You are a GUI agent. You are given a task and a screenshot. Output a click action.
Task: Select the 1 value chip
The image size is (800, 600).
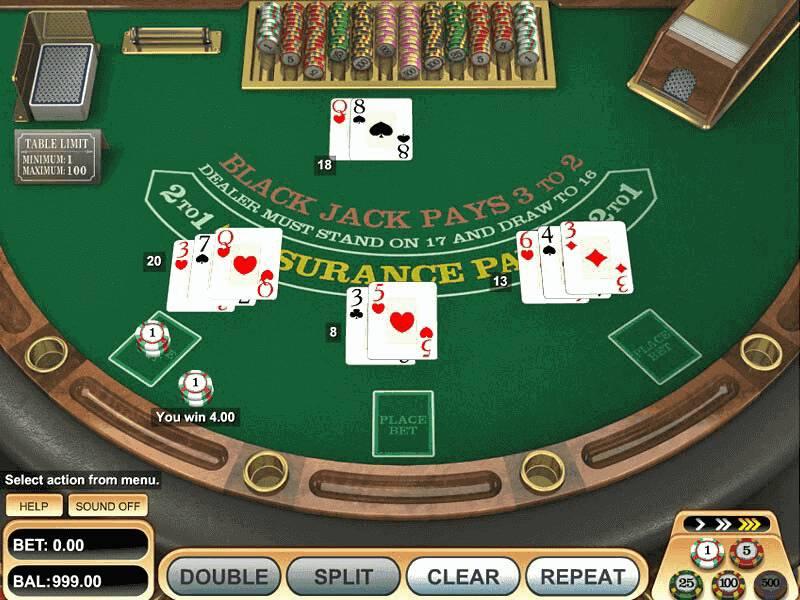click(708, 552)
